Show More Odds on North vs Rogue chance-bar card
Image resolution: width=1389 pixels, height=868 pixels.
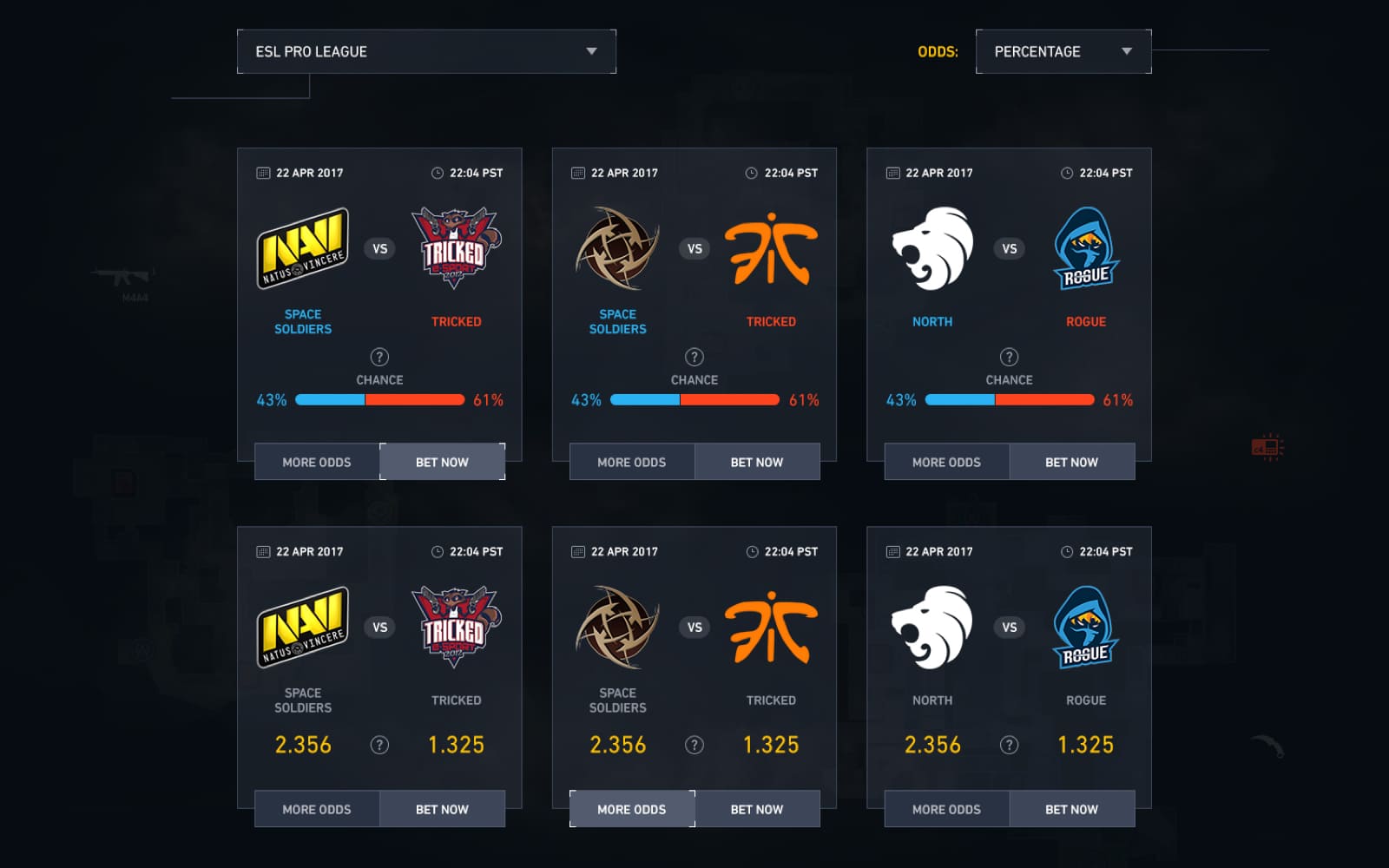[946, 462]
